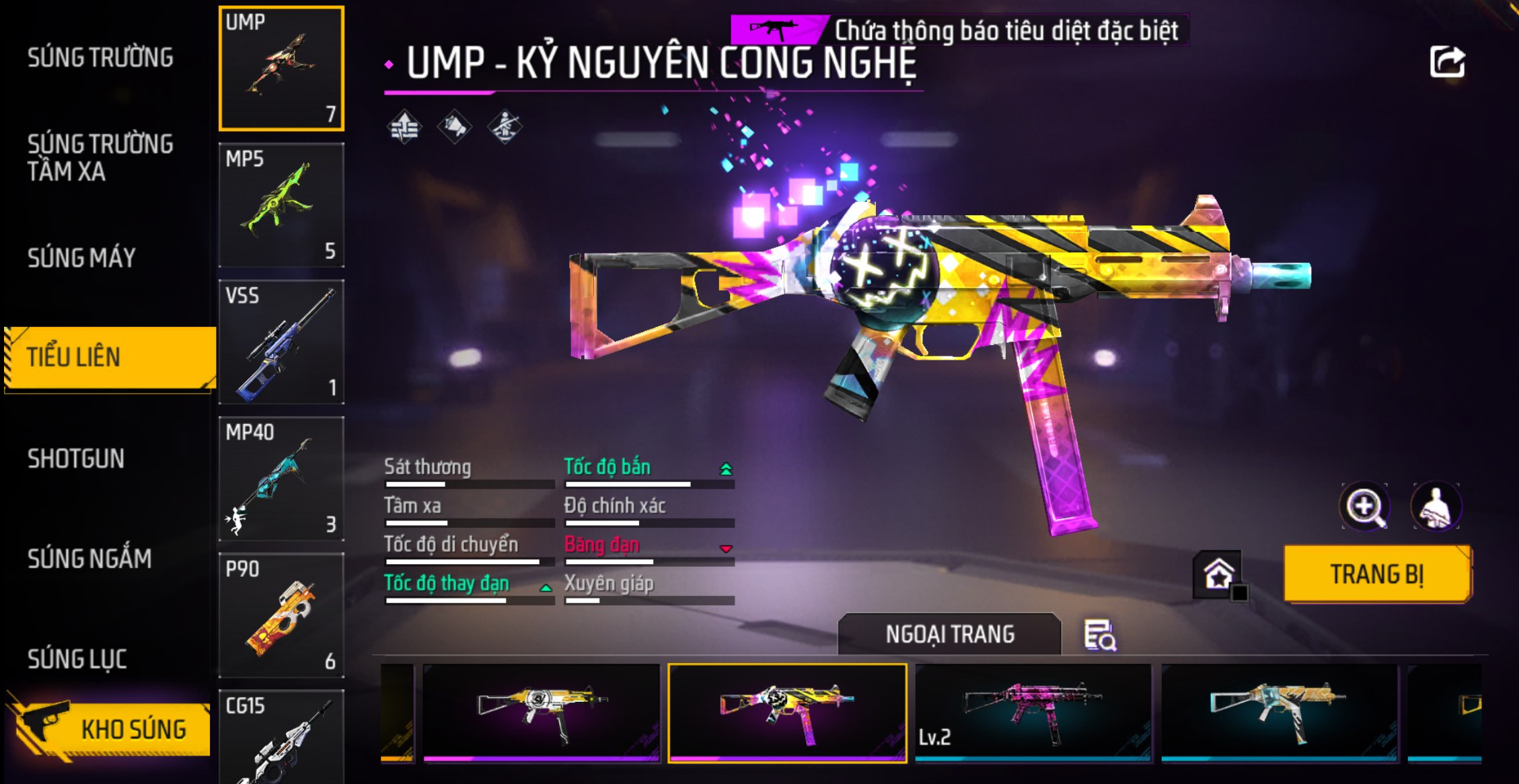
Task: Zoom in with the magnifier plus icon
Action: (1364, 506)
